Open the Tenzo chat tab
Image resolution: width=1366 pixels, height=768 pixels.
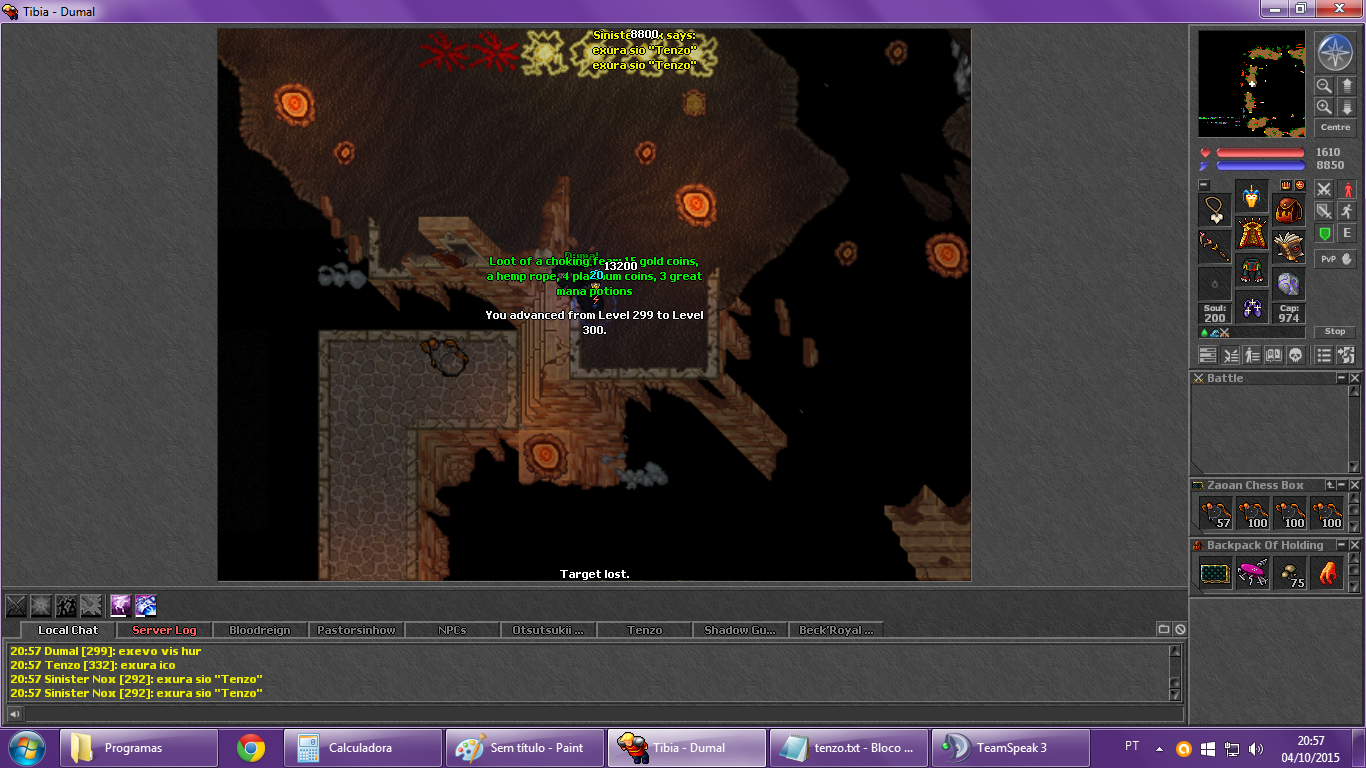(x=645, y=630)
